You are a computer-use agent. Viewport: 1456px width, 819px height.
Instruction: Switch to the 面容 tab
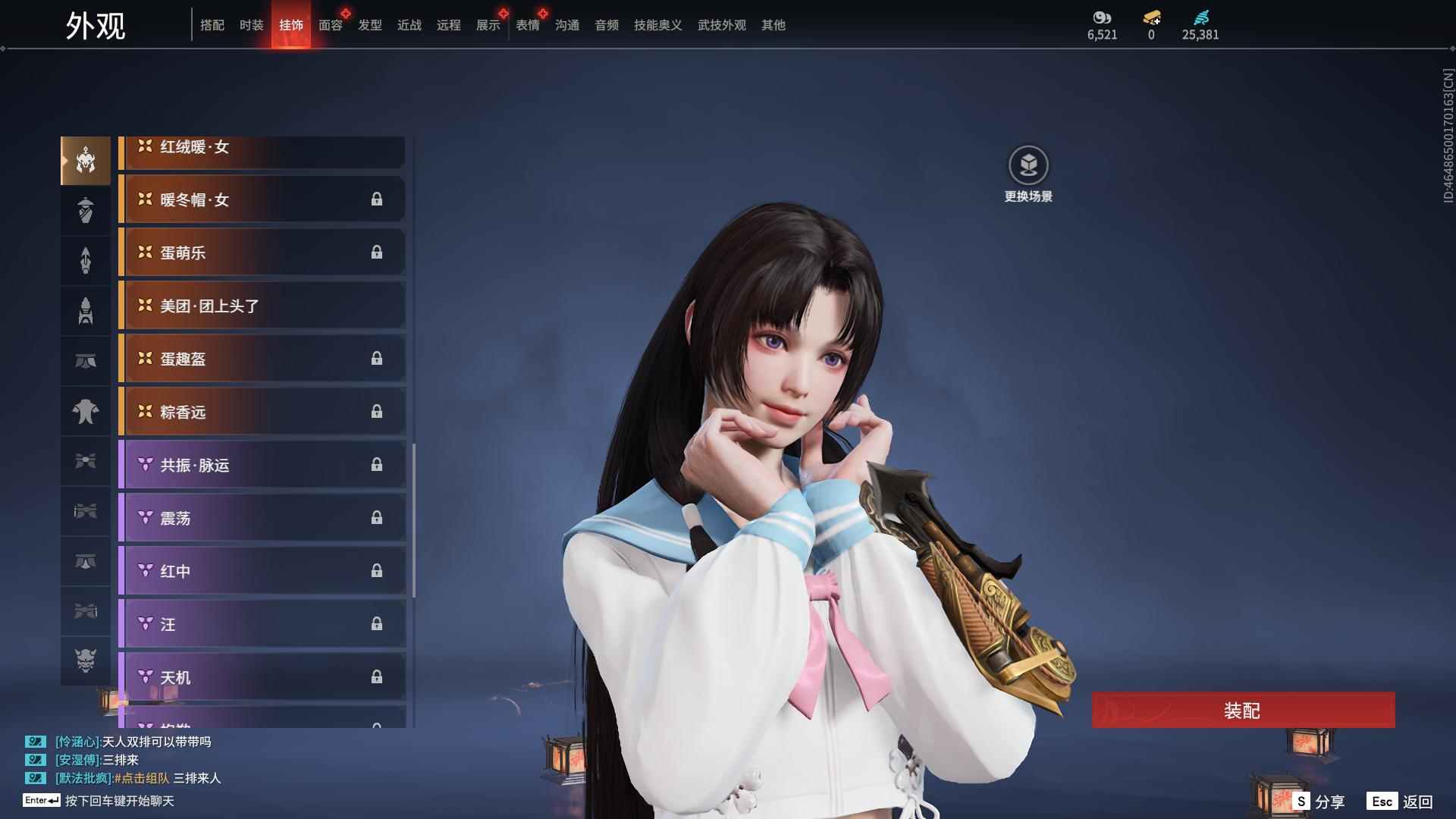tap(330, 24)
